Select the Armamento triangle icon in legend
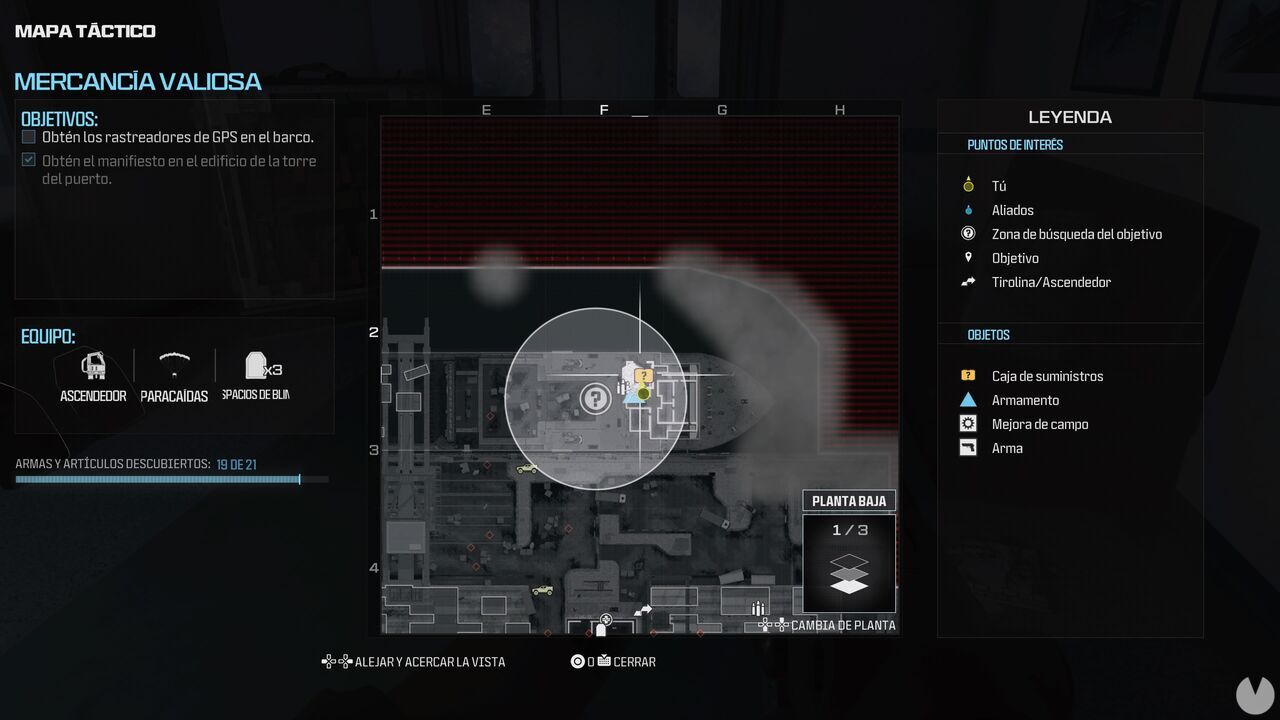Viewport: 1280px width, 720px height. 966,399
